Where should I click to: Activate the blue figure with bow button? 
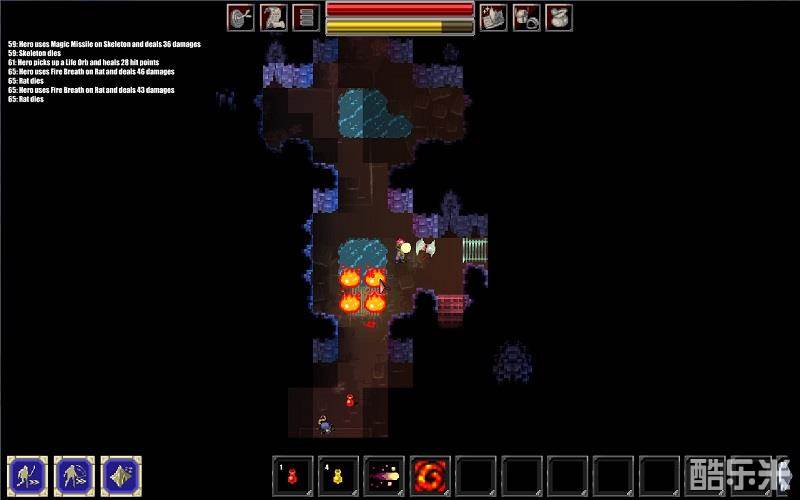(27, 475)
